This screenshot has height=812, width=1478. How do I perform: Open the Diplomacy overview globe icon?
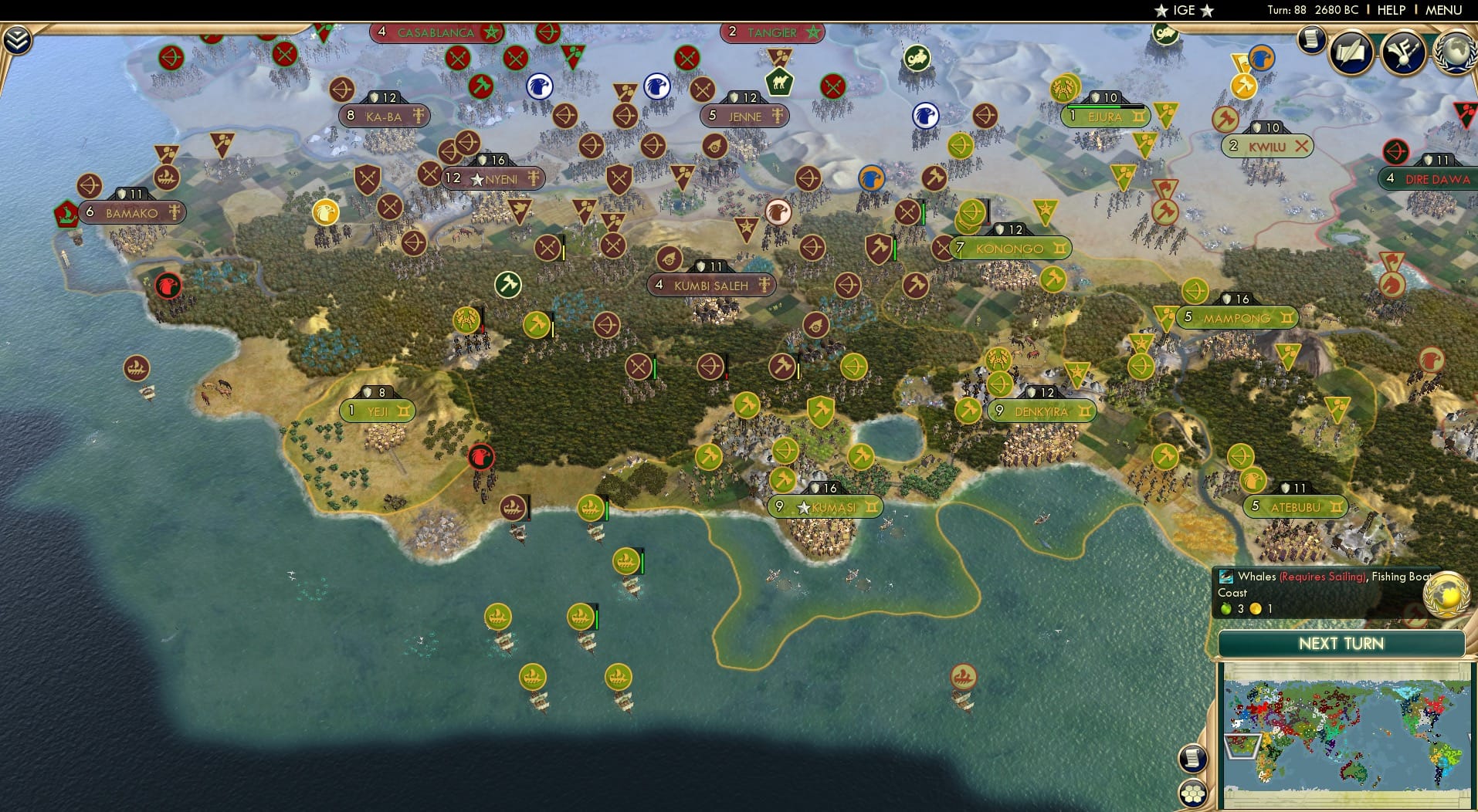pyautogui.click(x=1453, y=52)
